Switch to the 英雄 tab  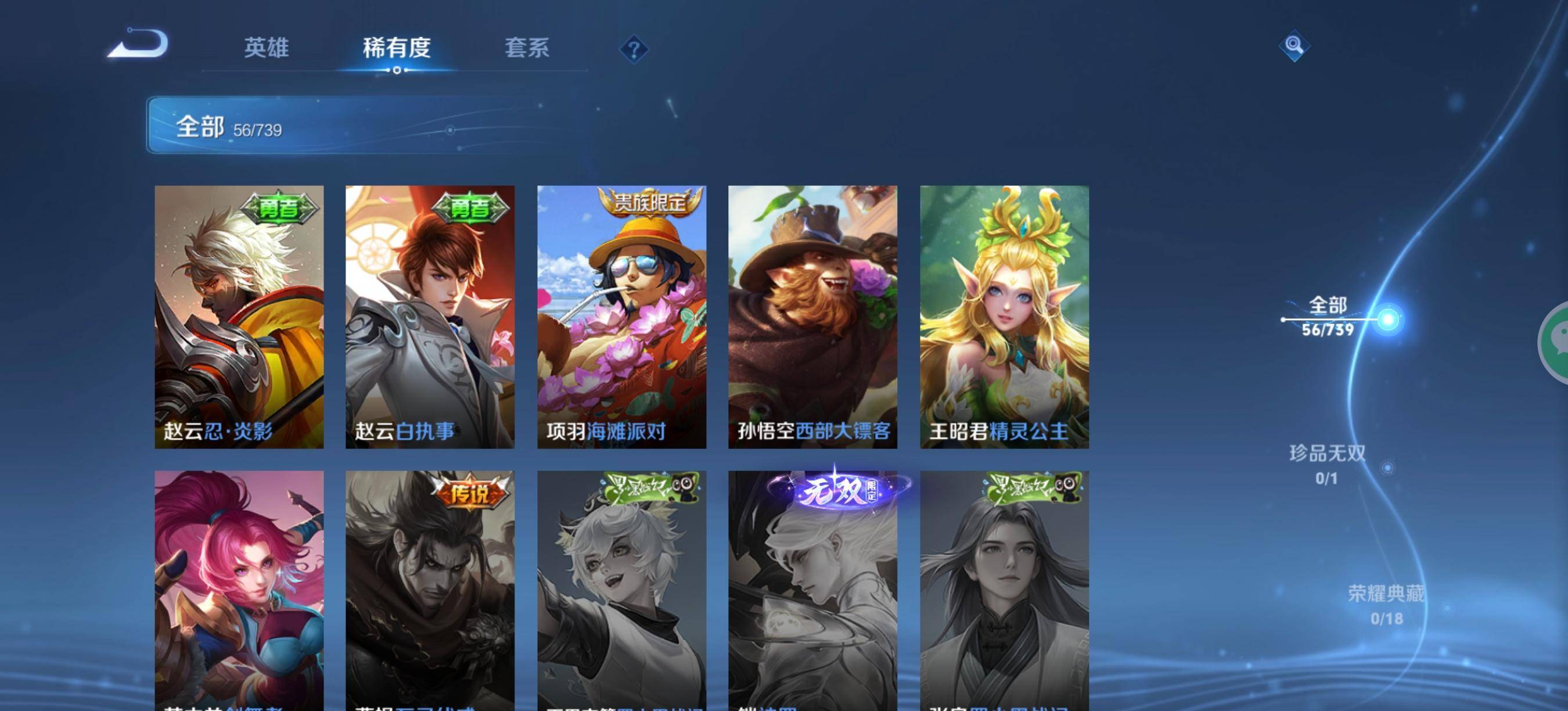268,49
